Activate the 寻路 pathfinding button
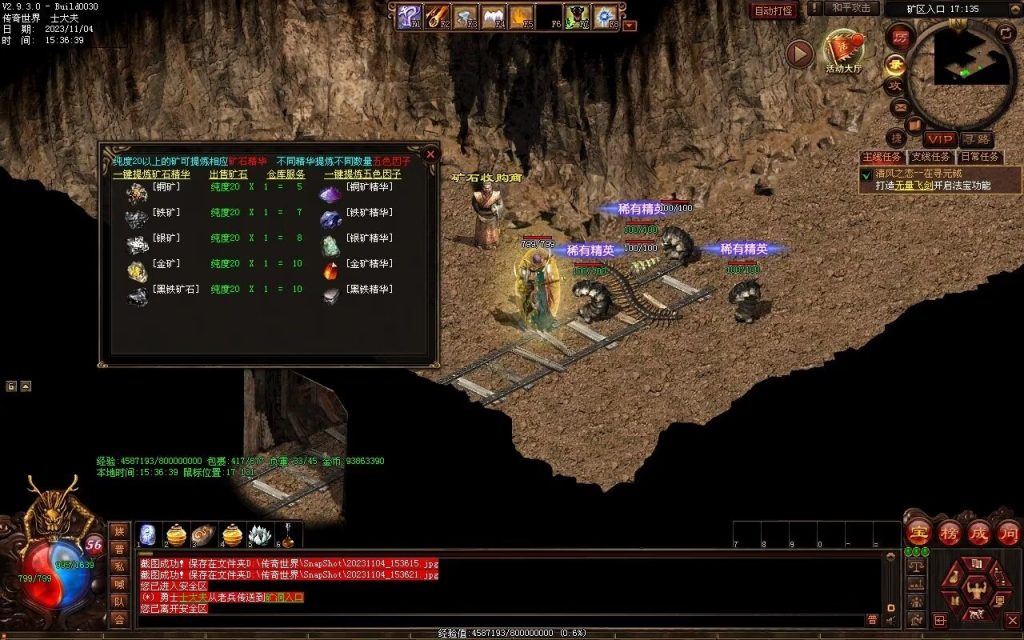 (977, 139)
